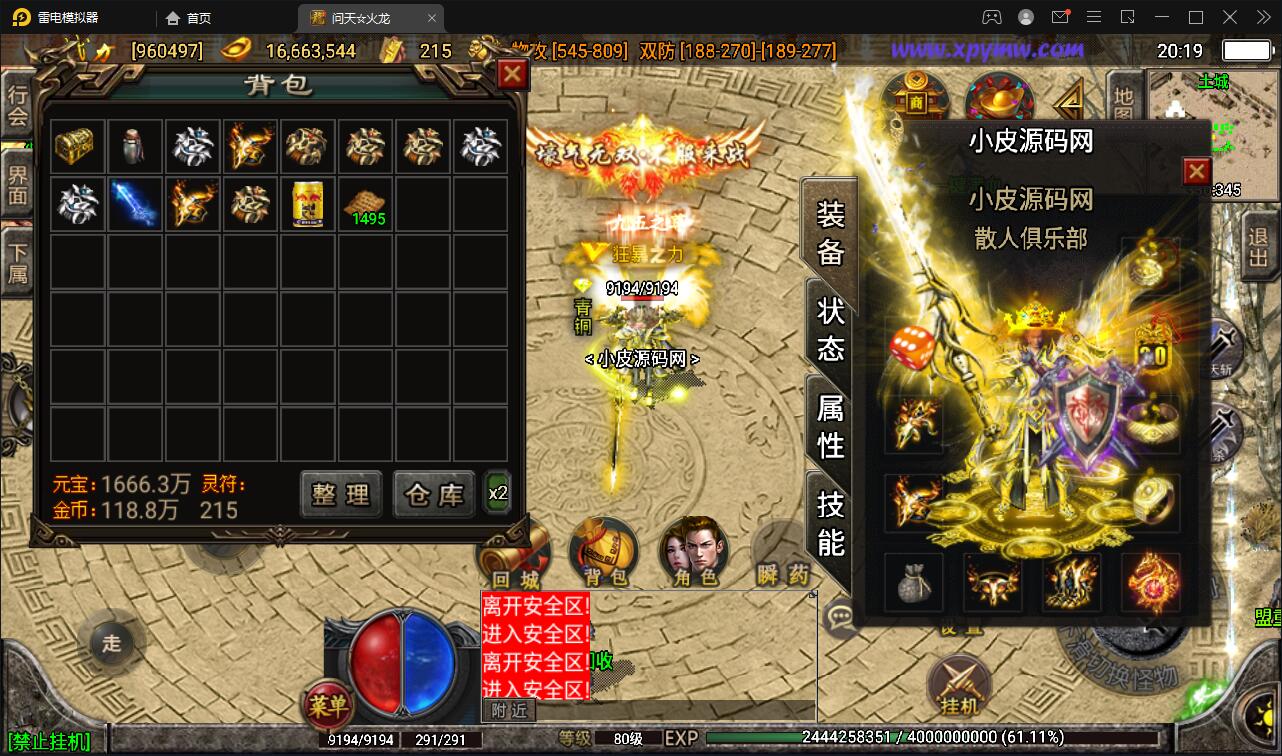Toggle the 走 walk/run mode button
The height and width of the screenshot is (756, 1282).
click(x=112, y=643)
